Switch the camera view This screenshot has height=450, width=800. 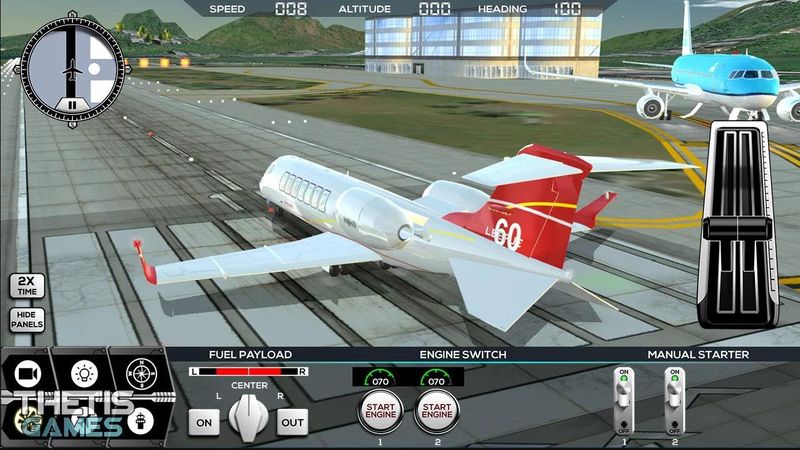click(x=27, y=374)
